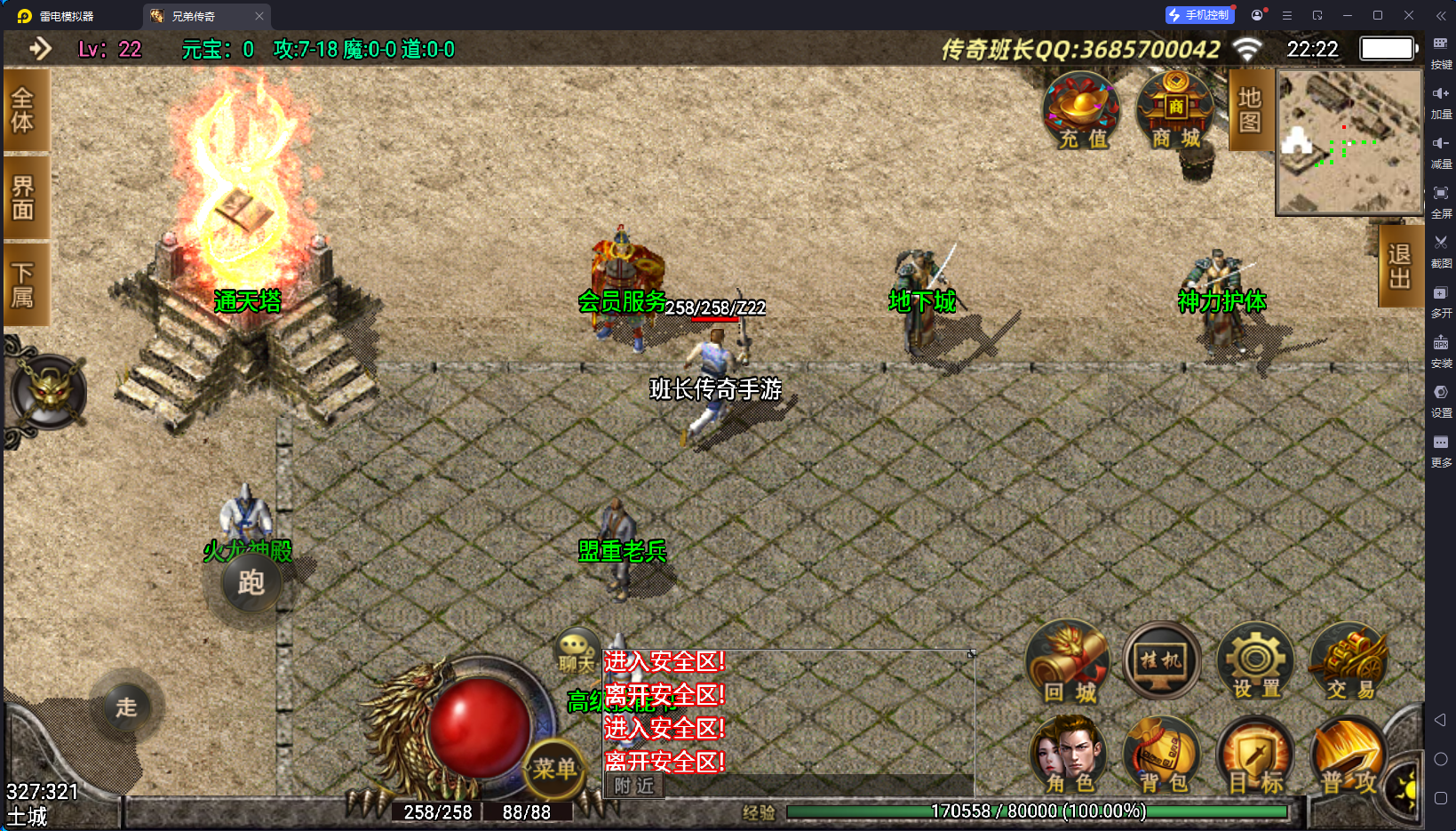The image size is (1456, 831).
Task: Open the minimap
Action: 1349,142
